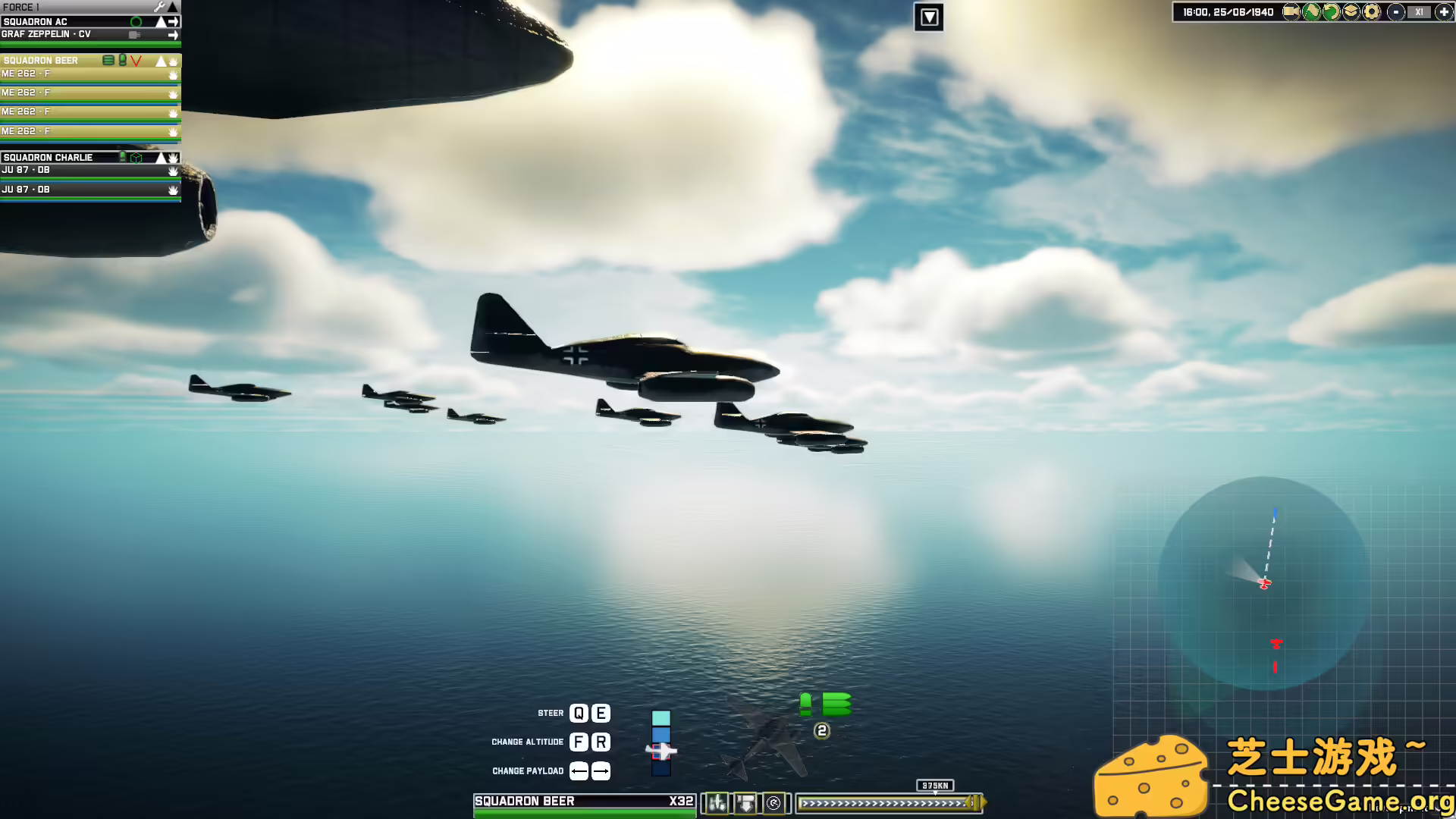Collapse Squadron Charlie using its white triangle
Image resolution: width=1456 pixels, height=819 pixels.
click(161, 157)
